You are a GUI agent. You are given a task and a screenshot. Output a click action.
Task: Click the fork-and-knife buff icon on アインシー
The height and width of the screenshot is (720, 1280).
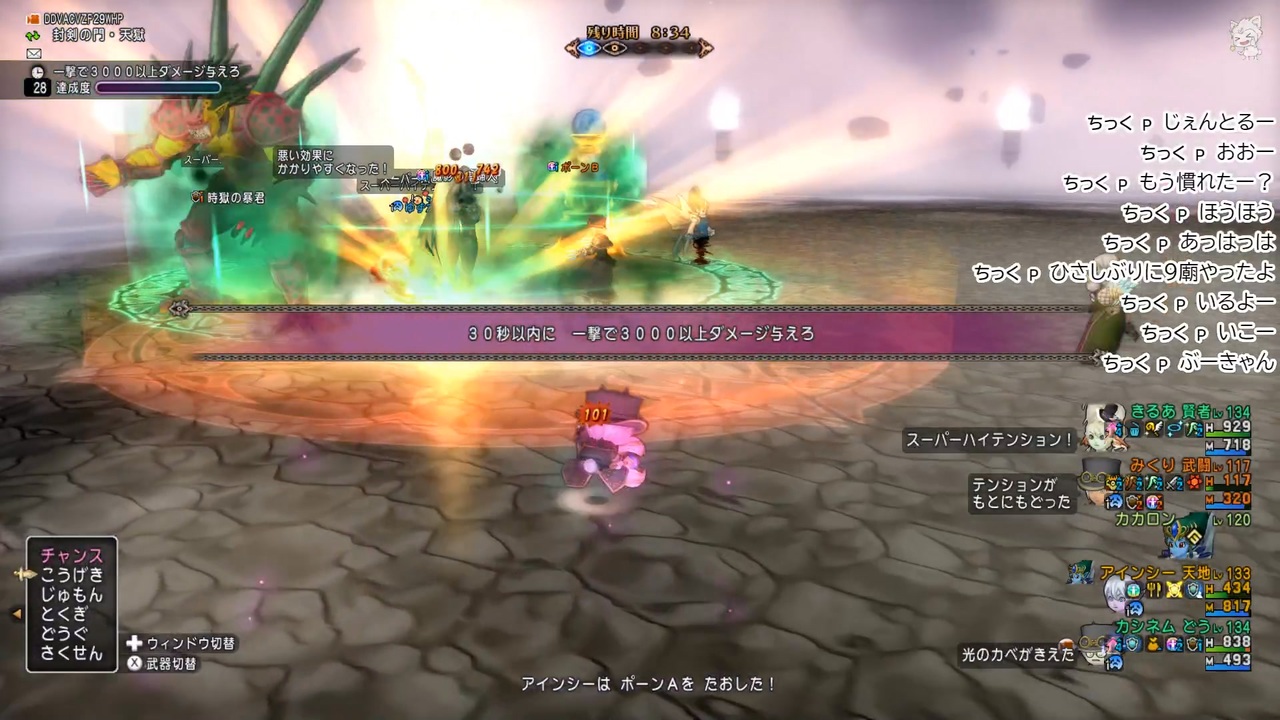(x=1153, y=590)
